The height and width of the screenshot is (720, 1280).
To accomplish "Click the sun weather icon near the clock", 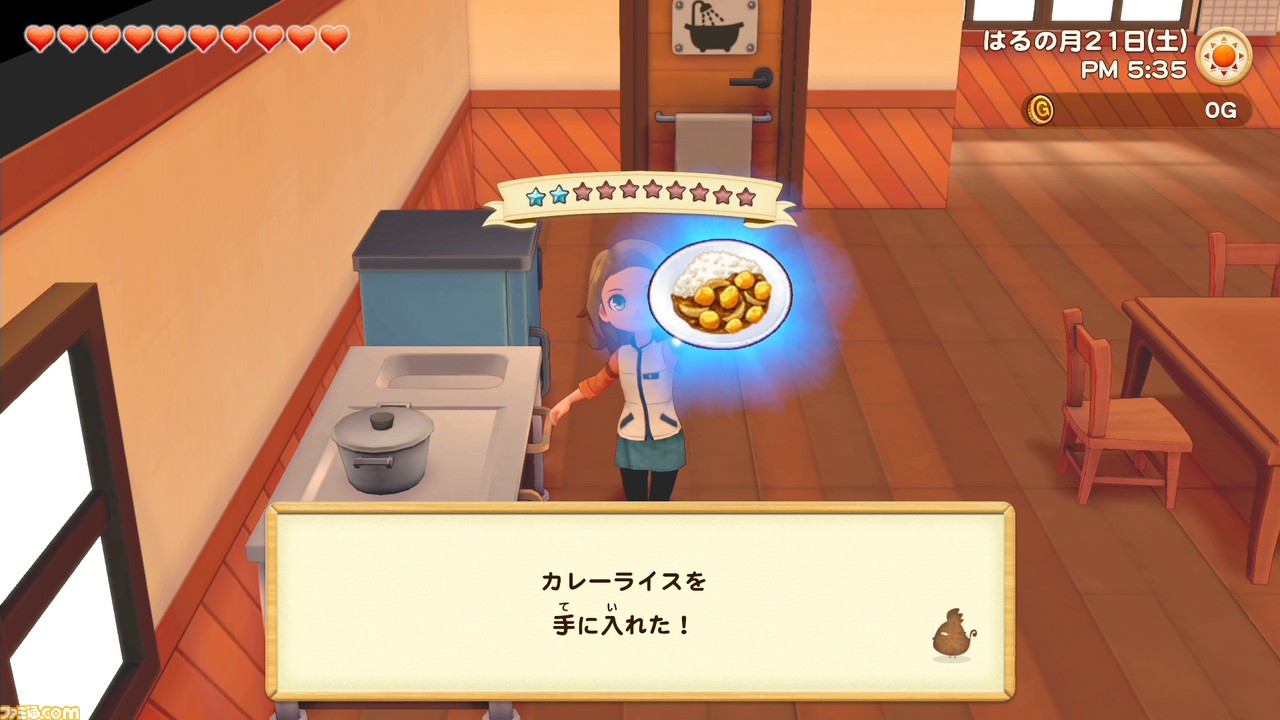I will point(1225,57).
